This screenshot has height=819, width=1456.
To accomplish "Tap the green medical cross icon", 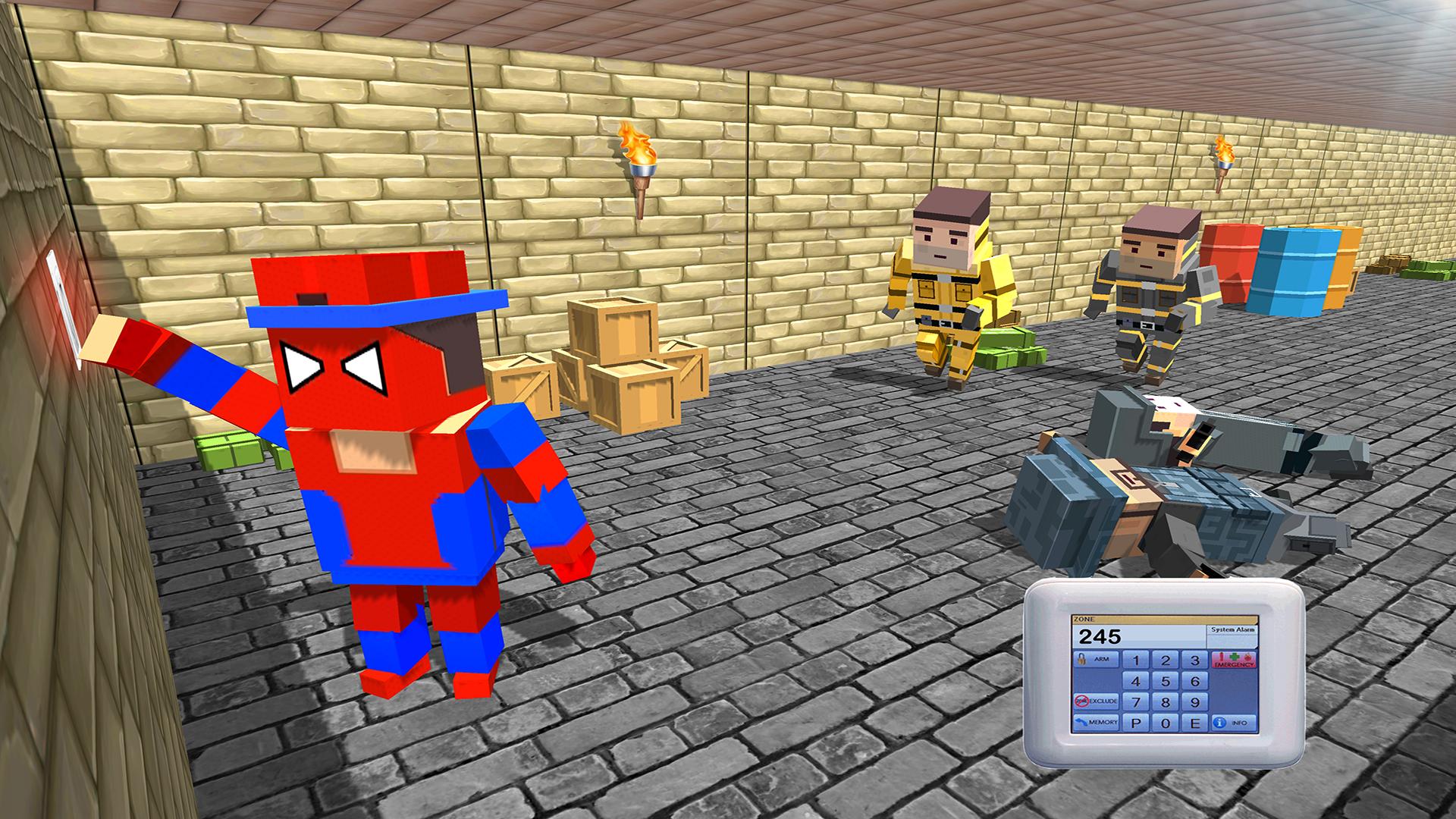I will click(x=1234, y=657).
